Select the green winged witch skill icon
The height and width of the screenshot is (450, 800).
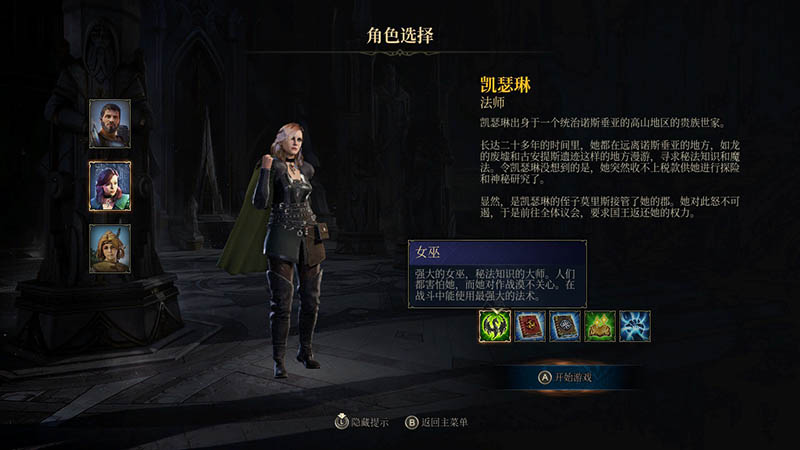[x=495, y=326]
